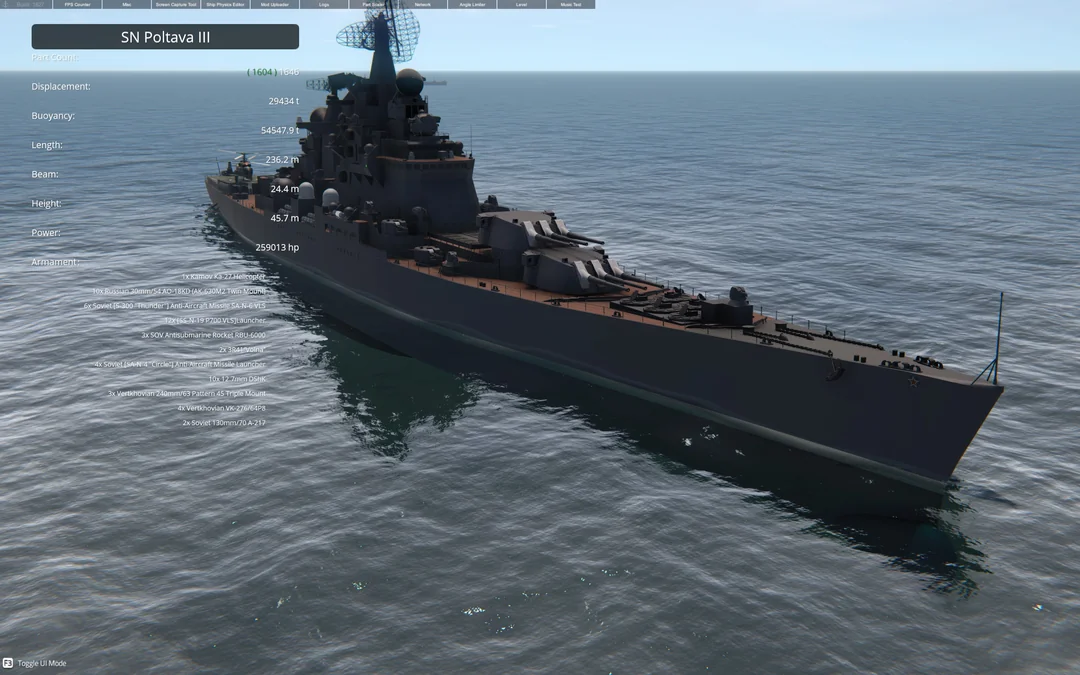The height and width of the screenshot is (675, 1080).
Task: Launch the Screen Capture Tool
Action: pos(176,4)
